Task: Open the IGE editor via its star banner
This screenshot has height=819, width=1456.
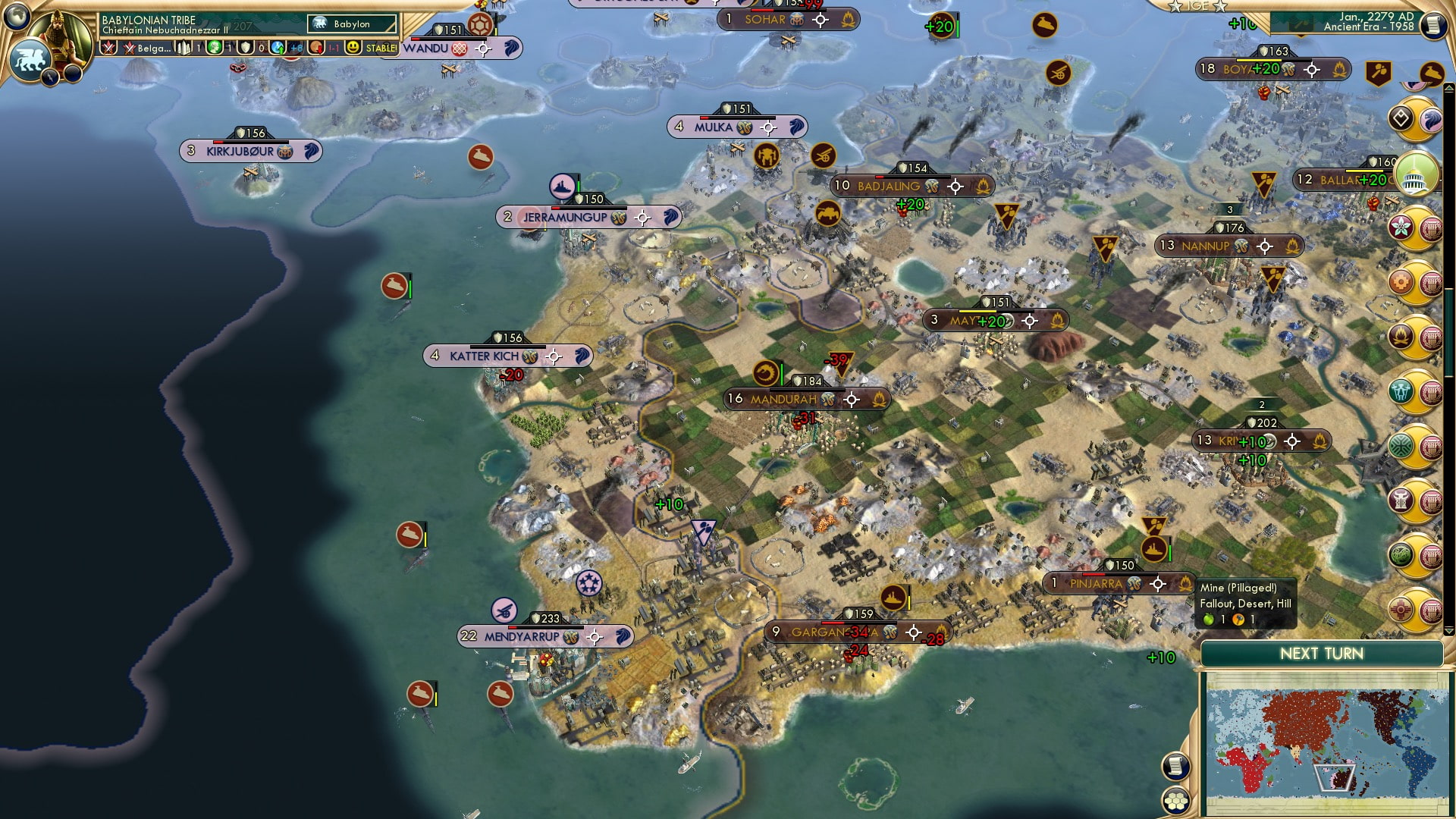Action: click(1198, 8)
